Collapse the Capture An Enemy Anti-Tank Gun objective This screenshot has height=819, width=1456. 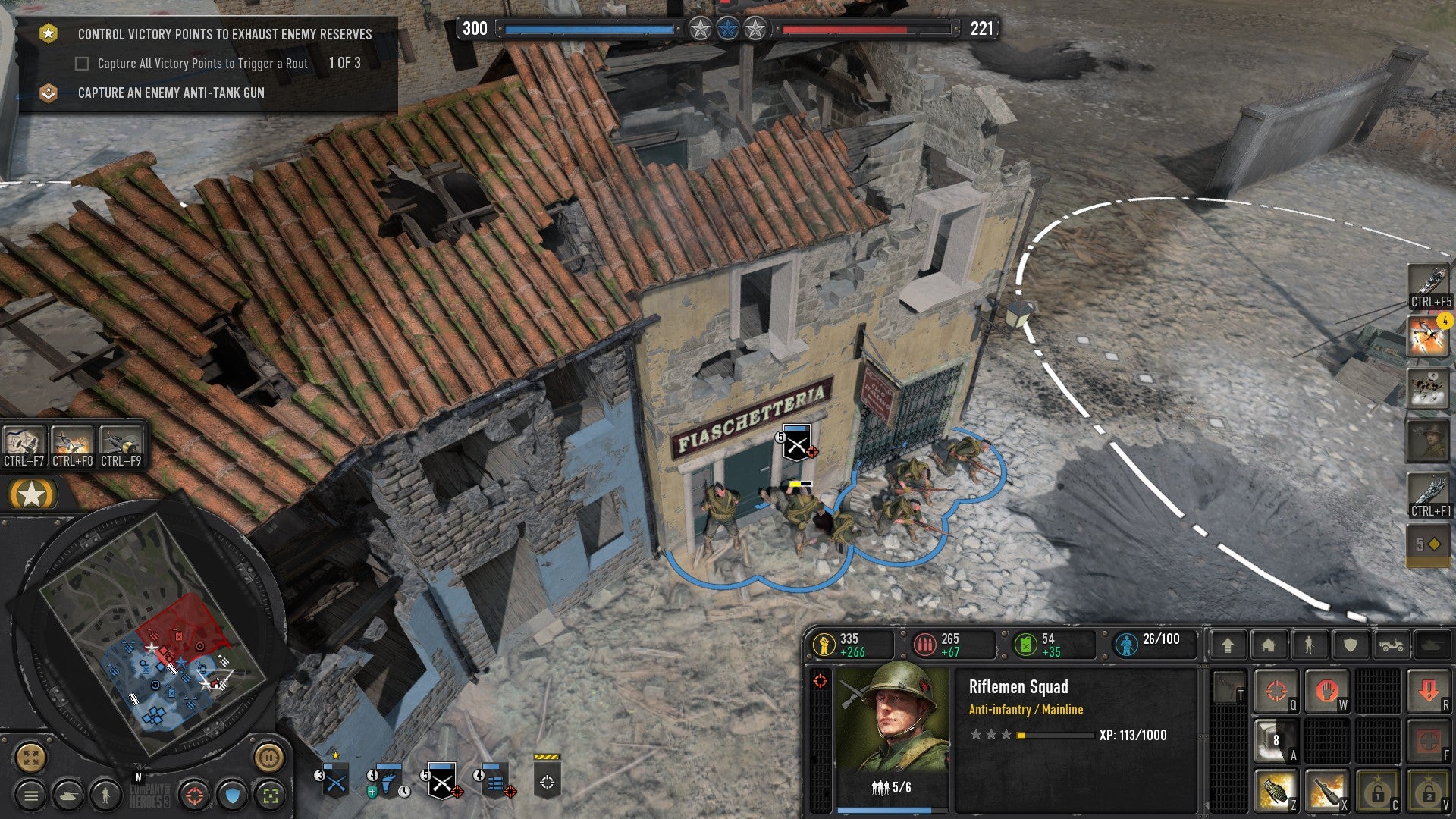click(49, 93)
